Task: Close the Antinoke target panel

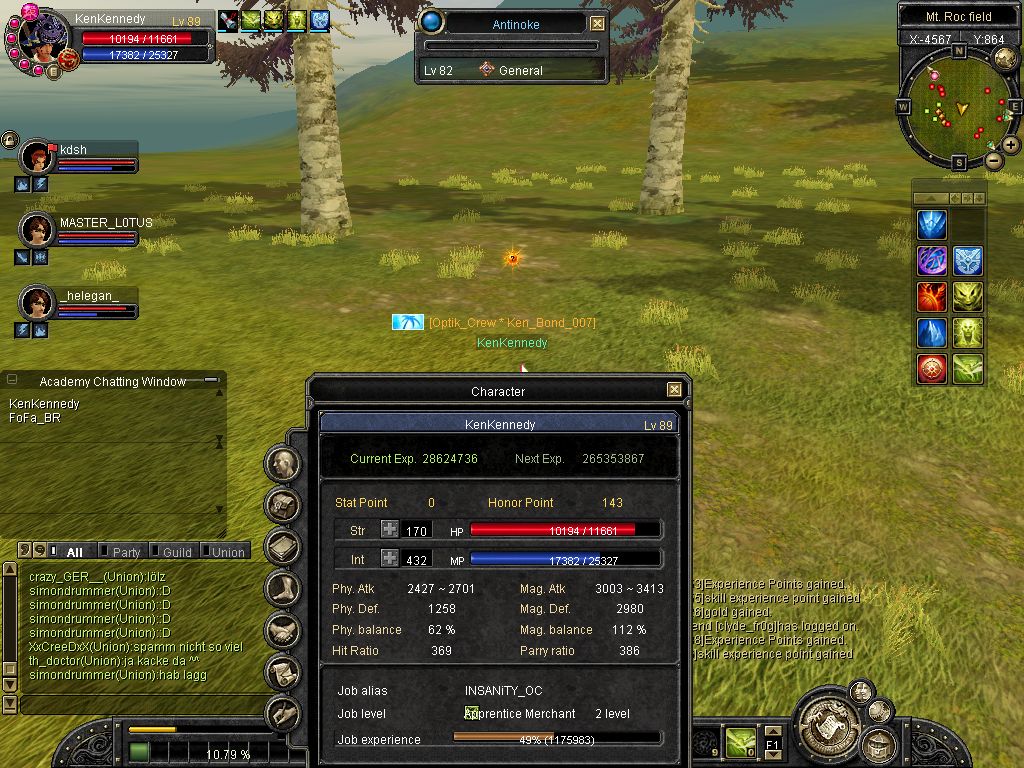Action: (597, 23)
